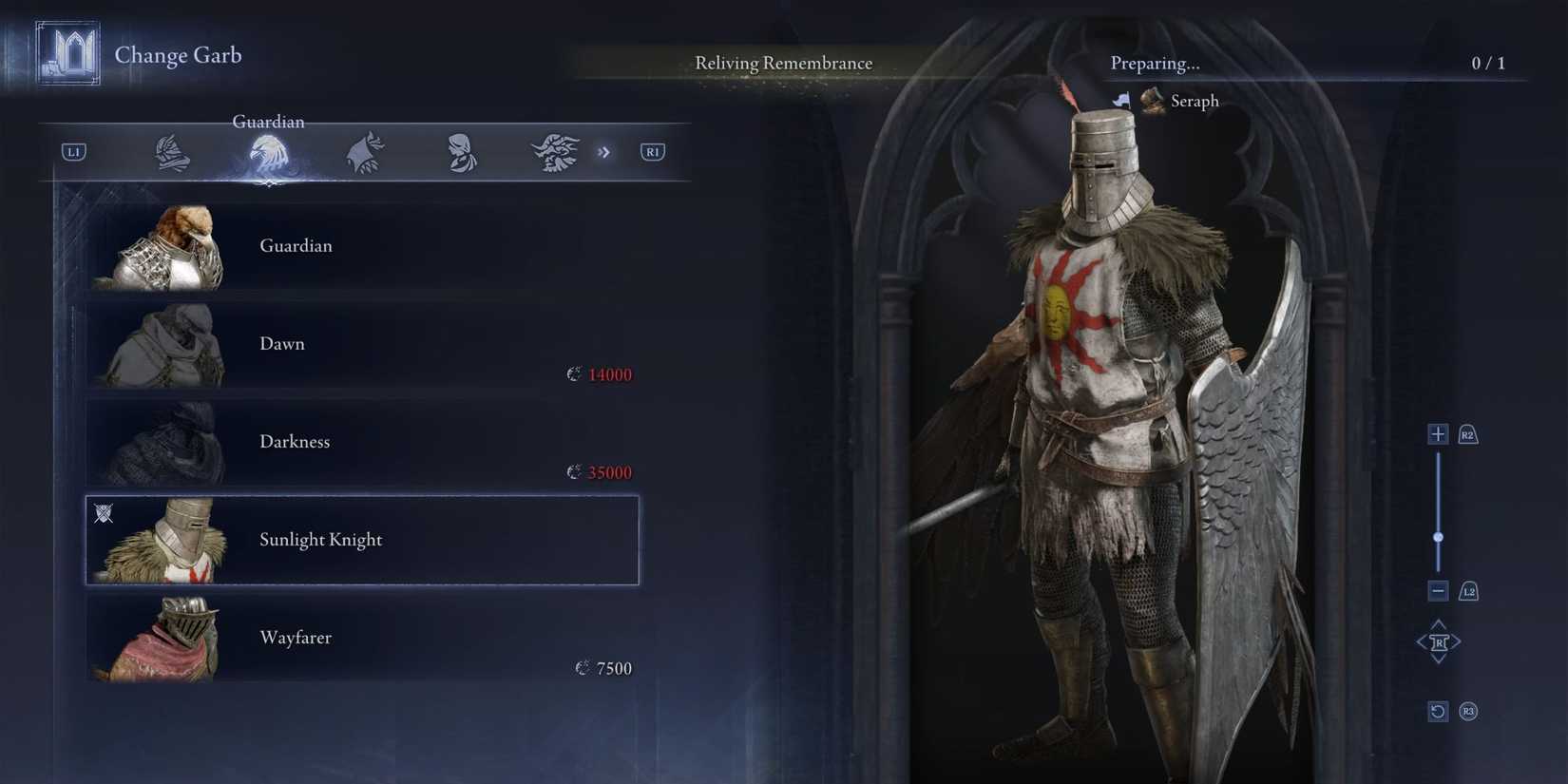Choose the Wayfarer garb for 7500

pyautogui.click(x=361, y=638)
